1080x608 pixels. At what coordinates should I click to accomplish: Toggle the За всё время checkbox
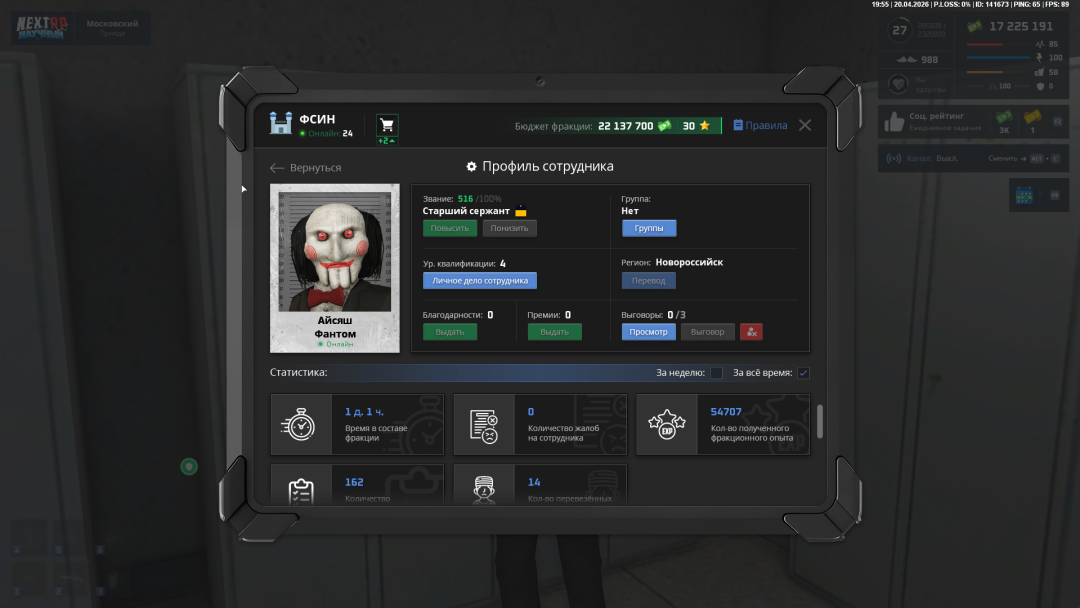click(x=803, y=373)
